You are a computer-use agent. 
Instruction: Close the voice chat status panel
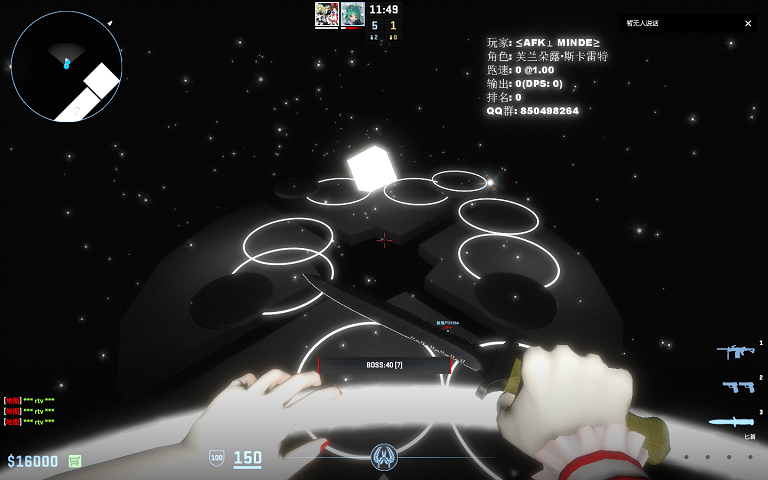[748, 23]
